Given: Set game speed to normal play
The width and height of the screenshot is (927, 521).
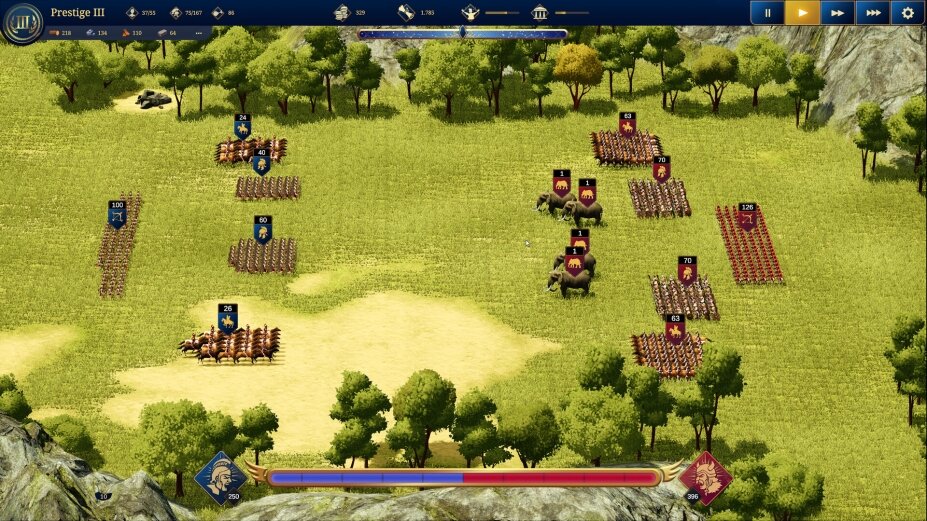Looking at the screenshot, I should pyautogui.click(x=802, y=13).
